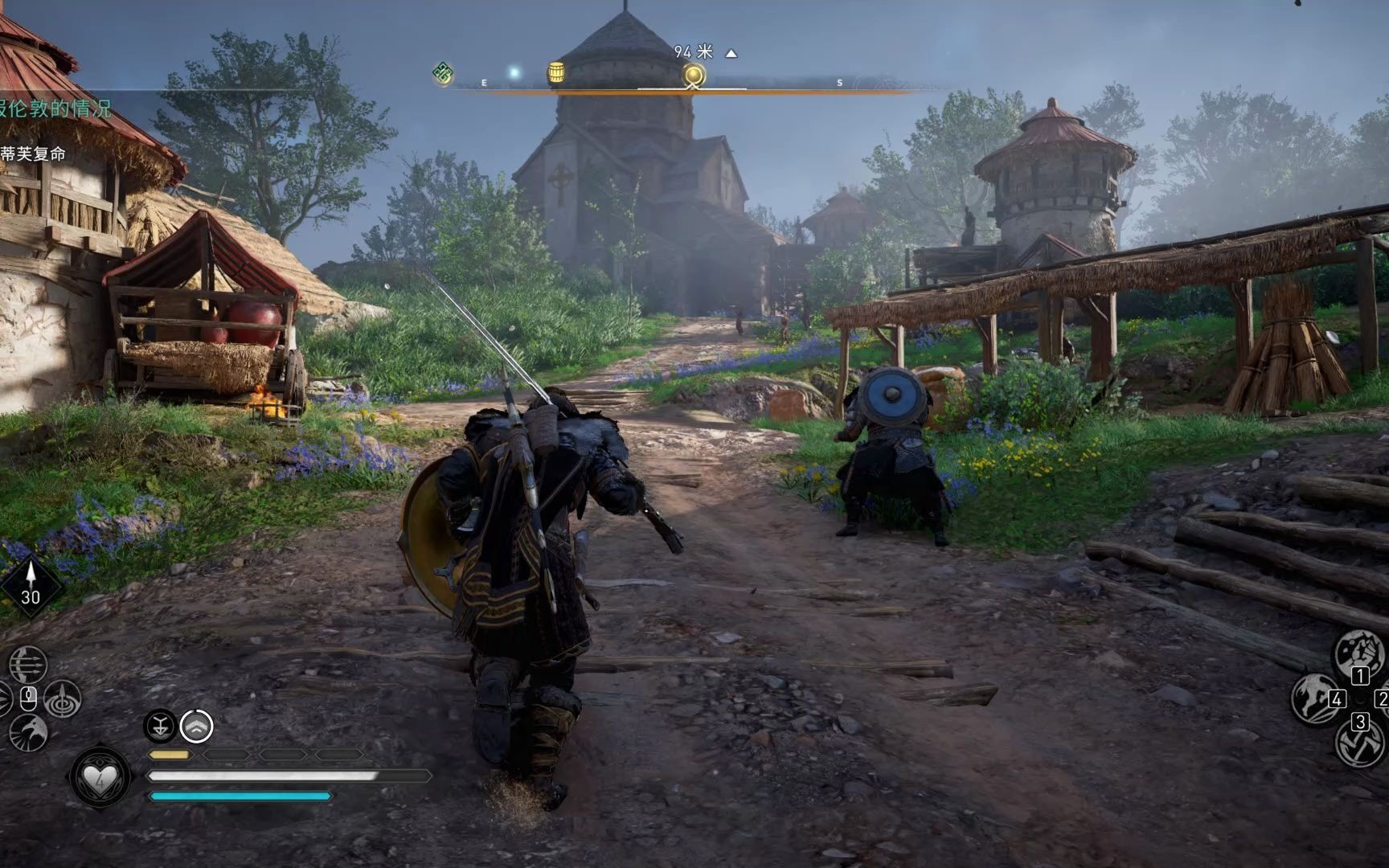
Task: Call the raven from the quick action wheel
Action: [29, 732]
